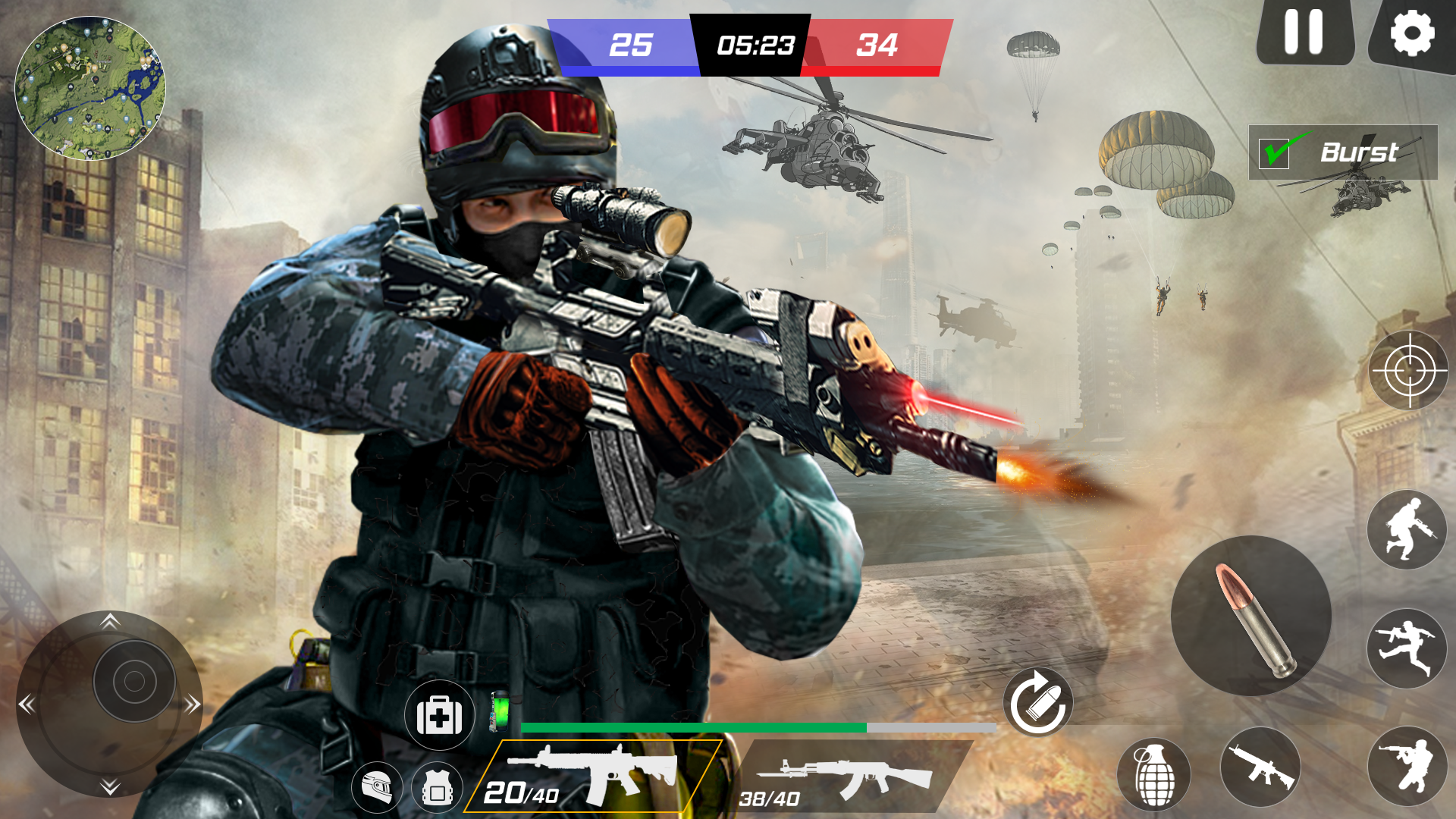Tap the armor vest icon

coord(435,786)
